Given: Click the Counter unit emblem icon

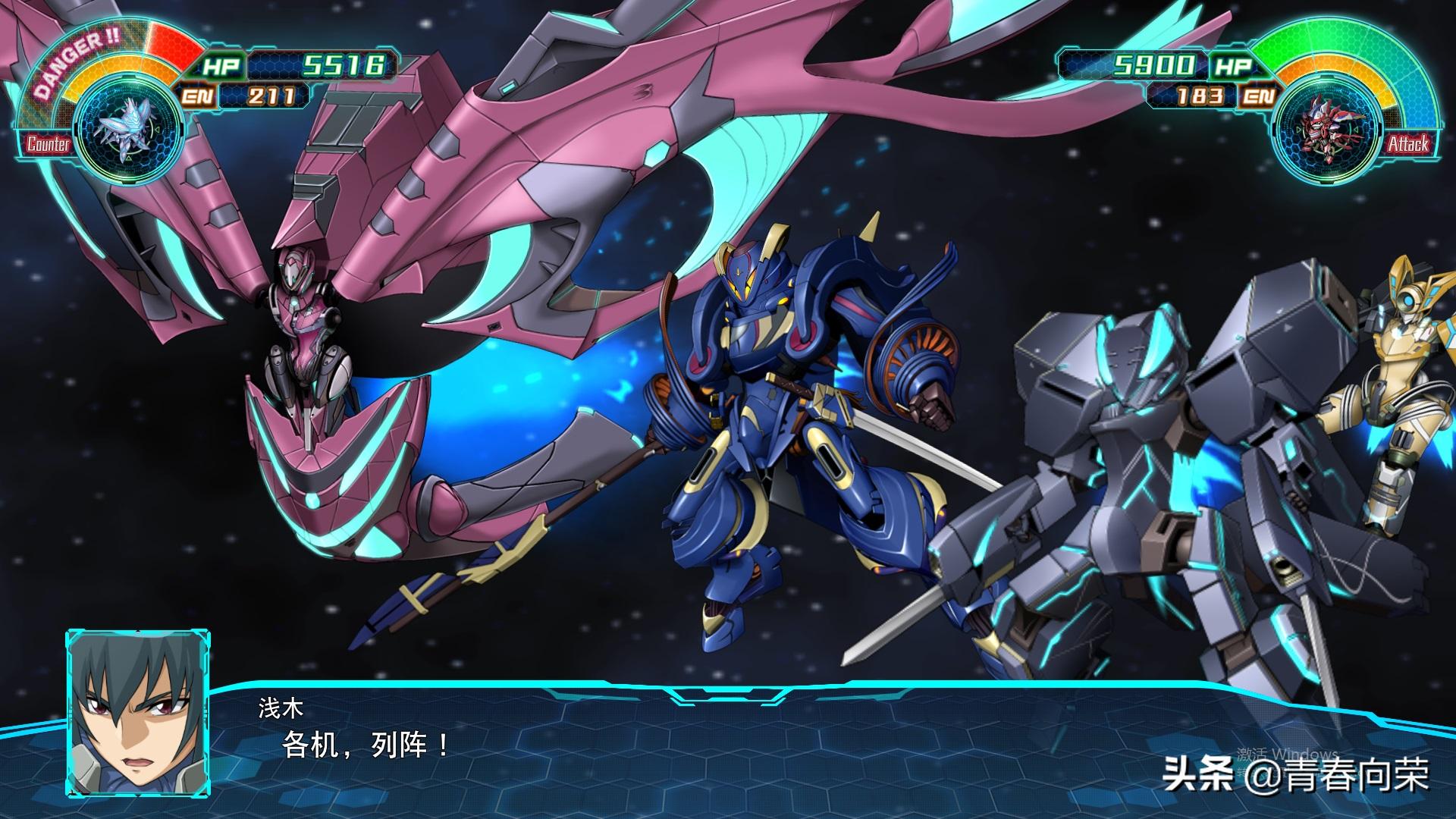Looking at the screenshot, I should [129, 126].
